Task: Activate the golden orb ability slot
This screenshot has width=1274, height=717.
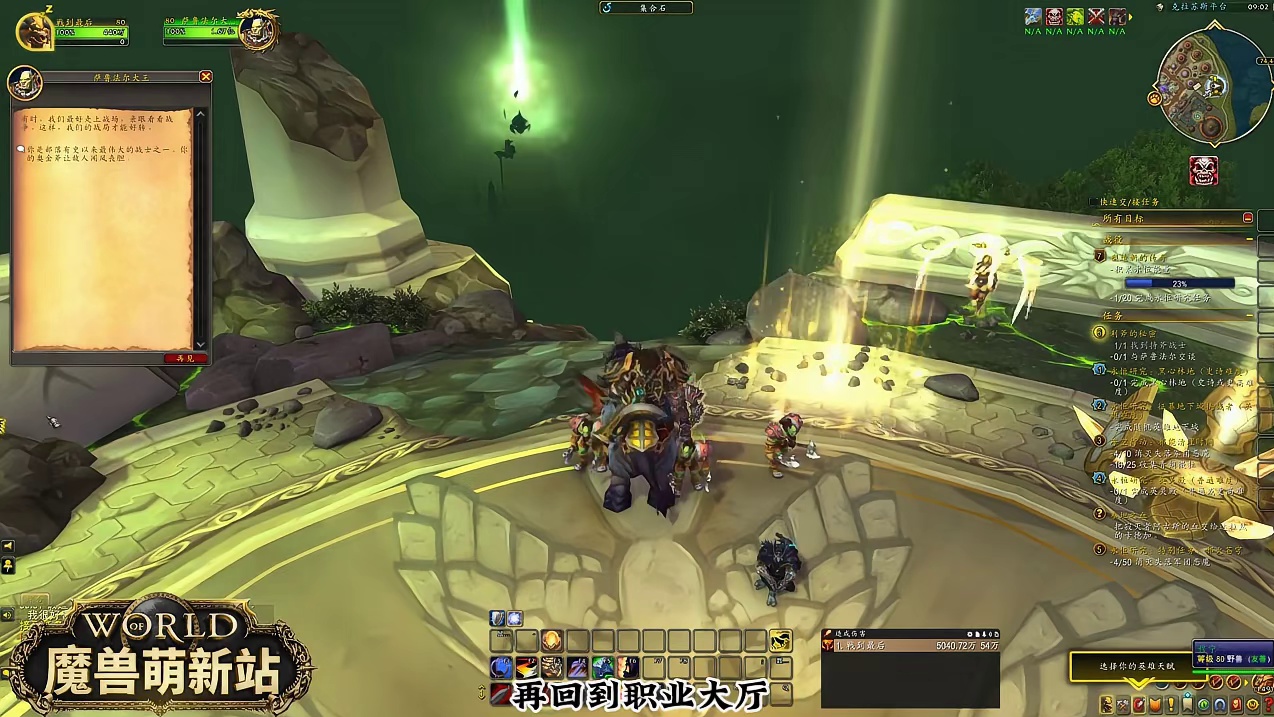Action: pyautogui.click(x=551, y=641)
